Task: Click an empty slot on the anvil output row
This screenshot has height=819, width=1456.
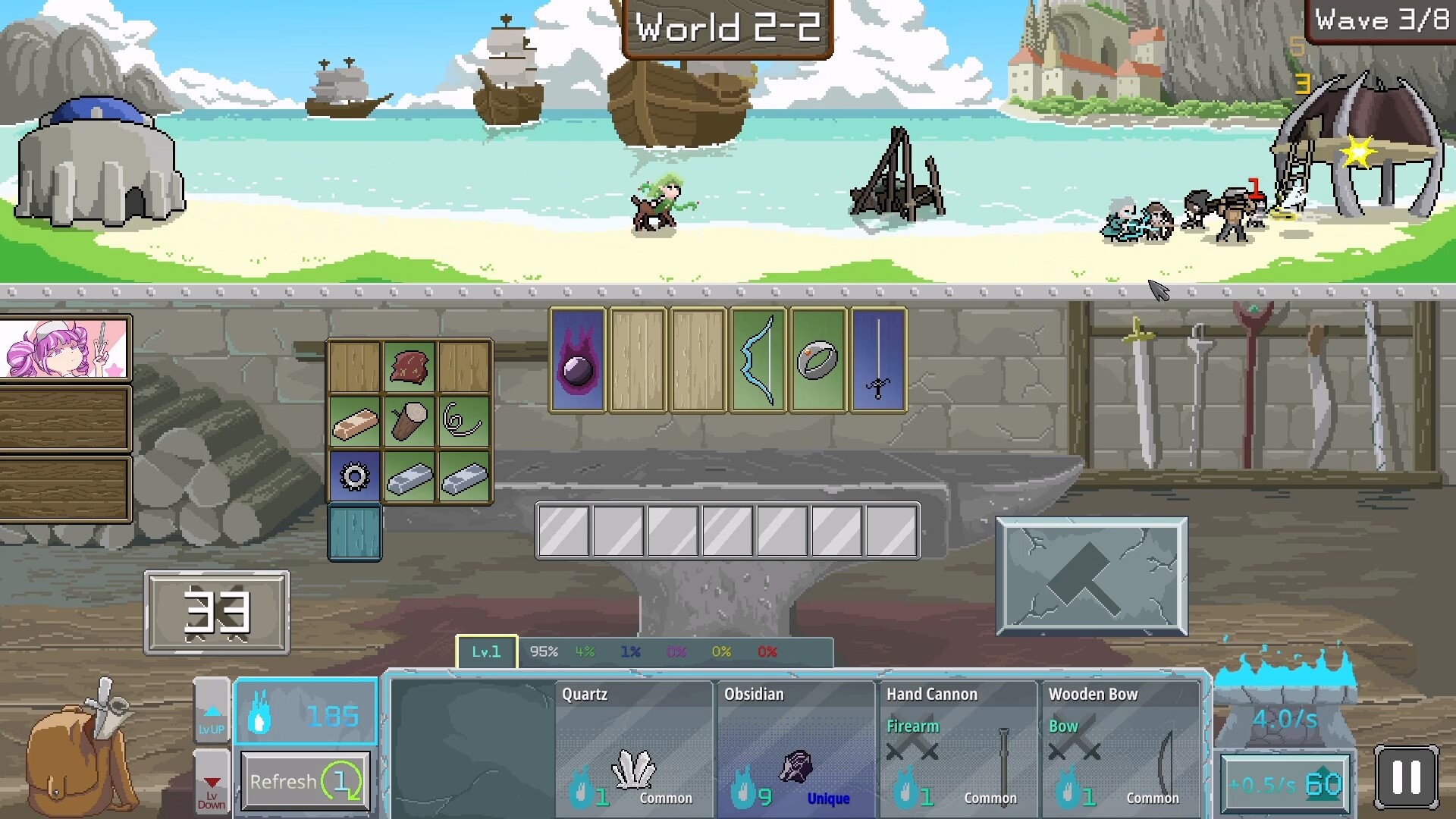Action: [x=563, y=531]
